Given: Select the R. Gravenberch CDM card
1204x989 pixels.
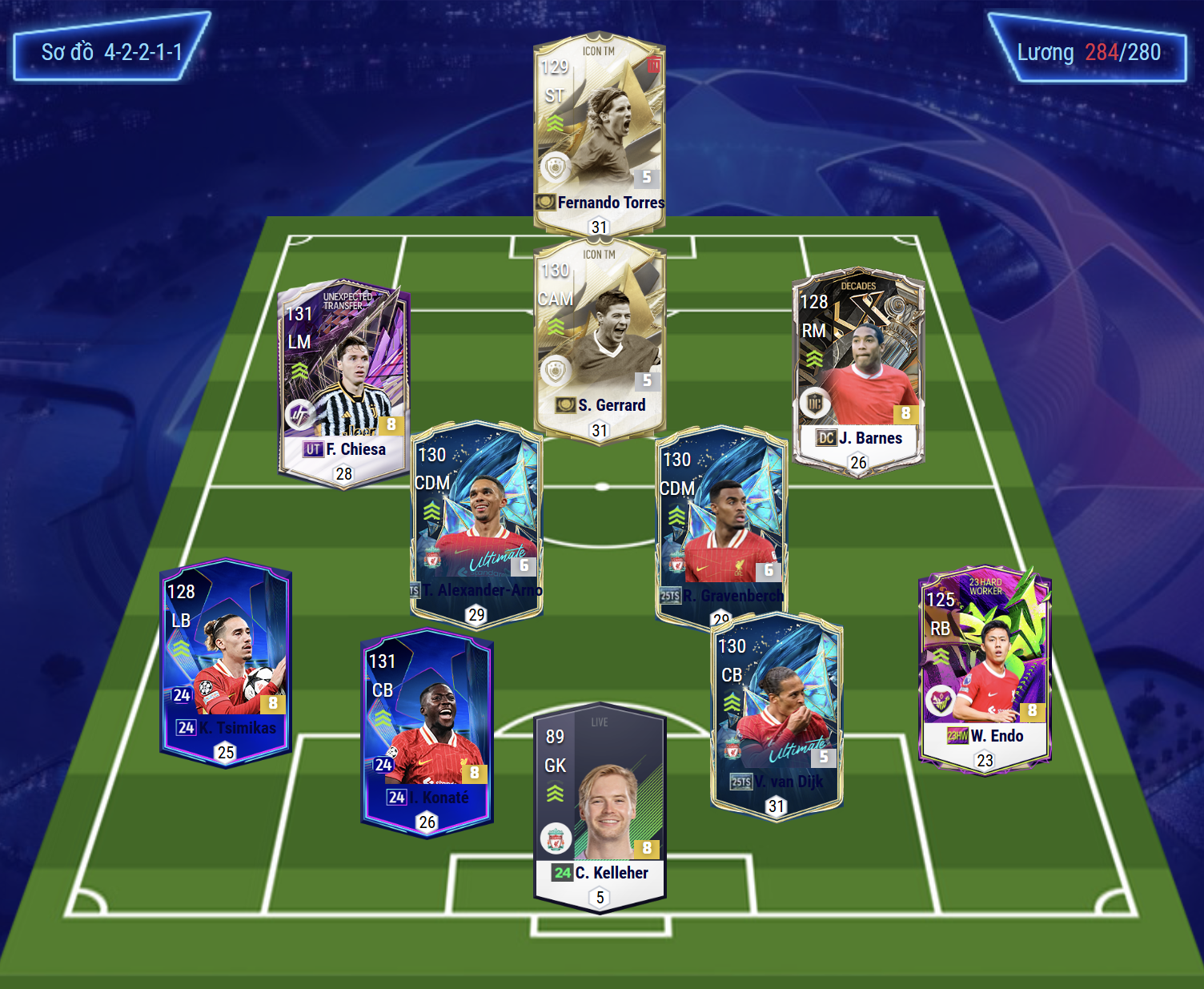Looking at the screenshot, I should coord(721,521).
